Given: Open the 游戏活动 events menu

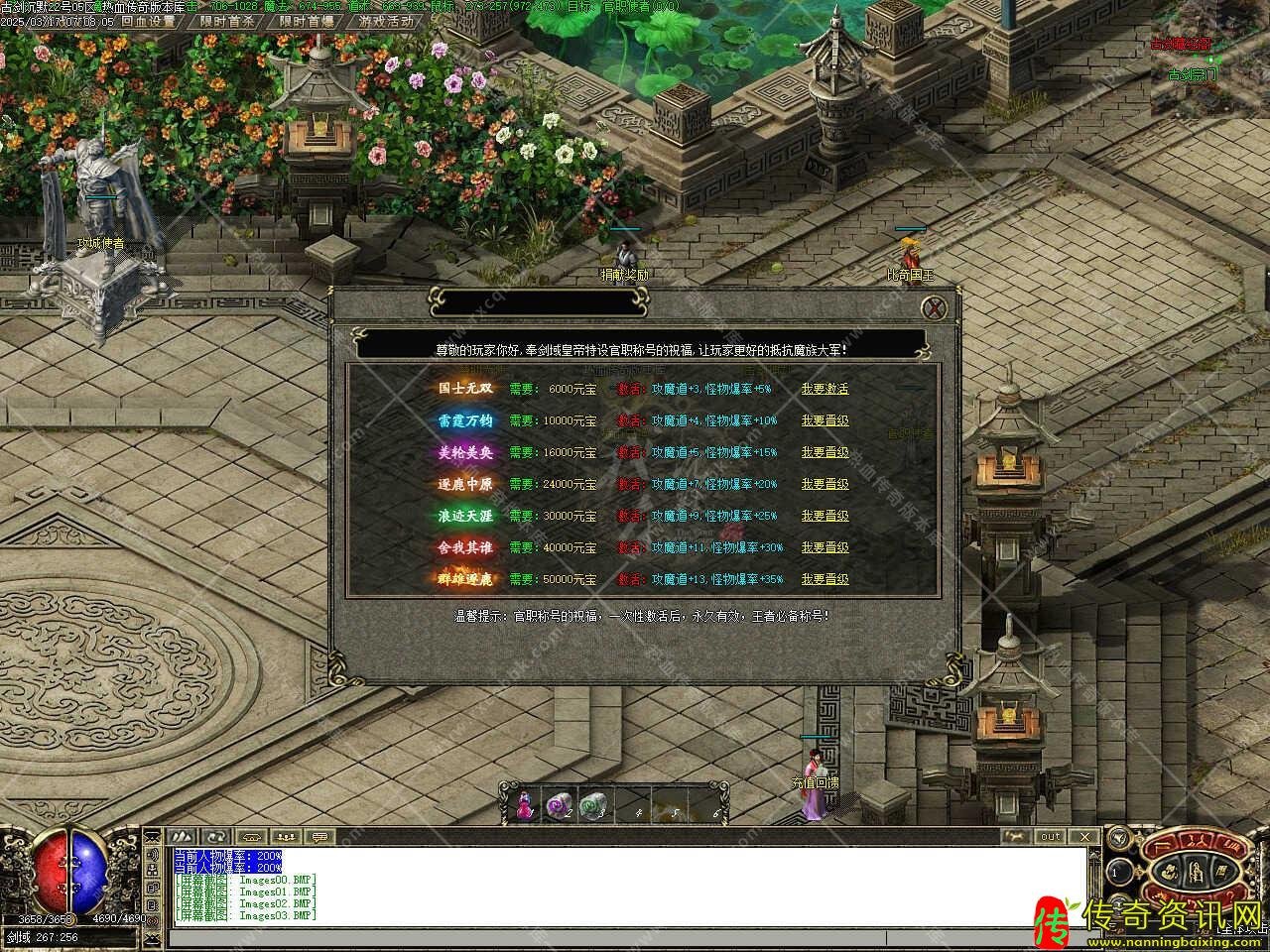Looking at the screenshot, I should (387, 21).
